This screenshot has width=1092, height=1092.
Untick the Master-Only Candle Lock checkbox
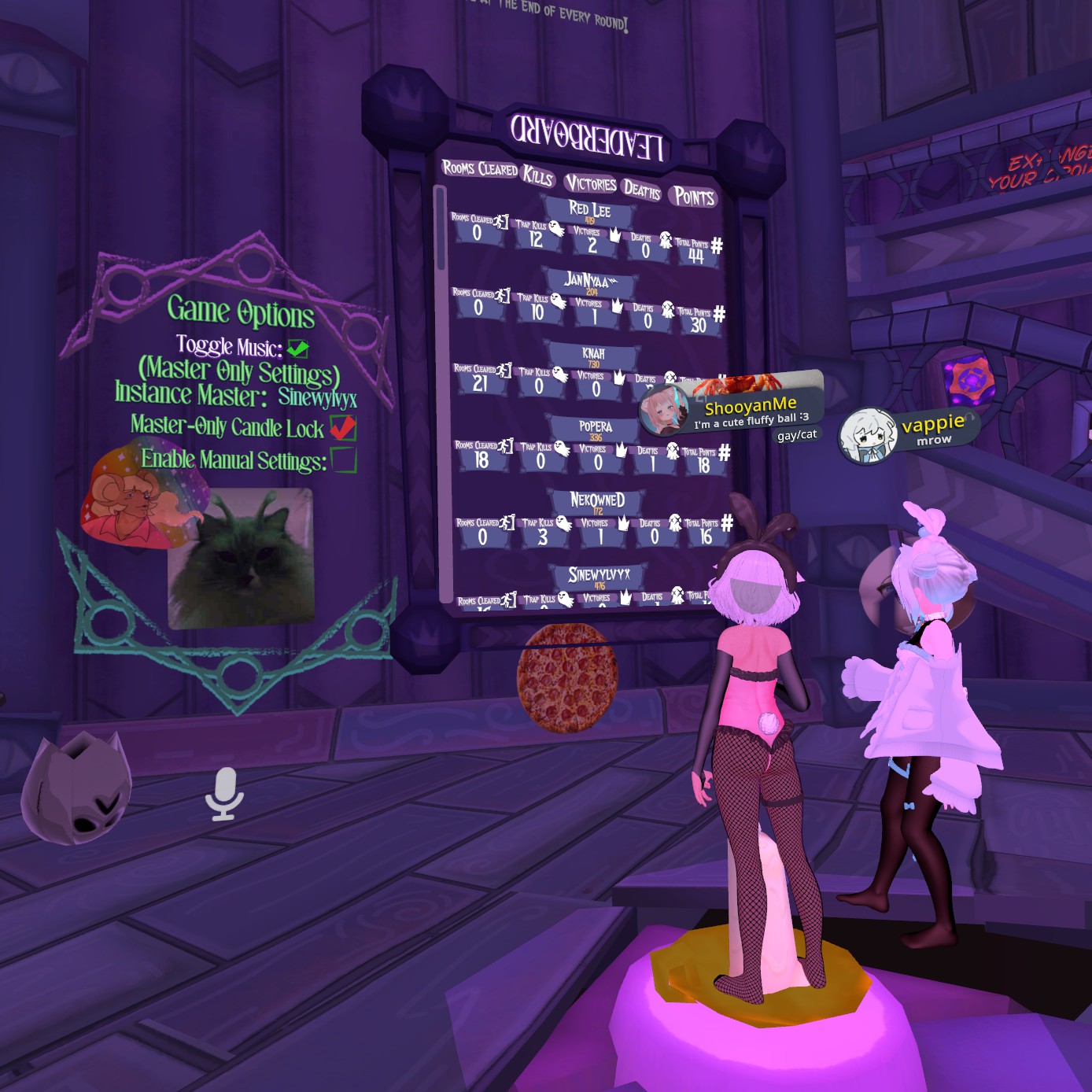[x=342, y=428]
